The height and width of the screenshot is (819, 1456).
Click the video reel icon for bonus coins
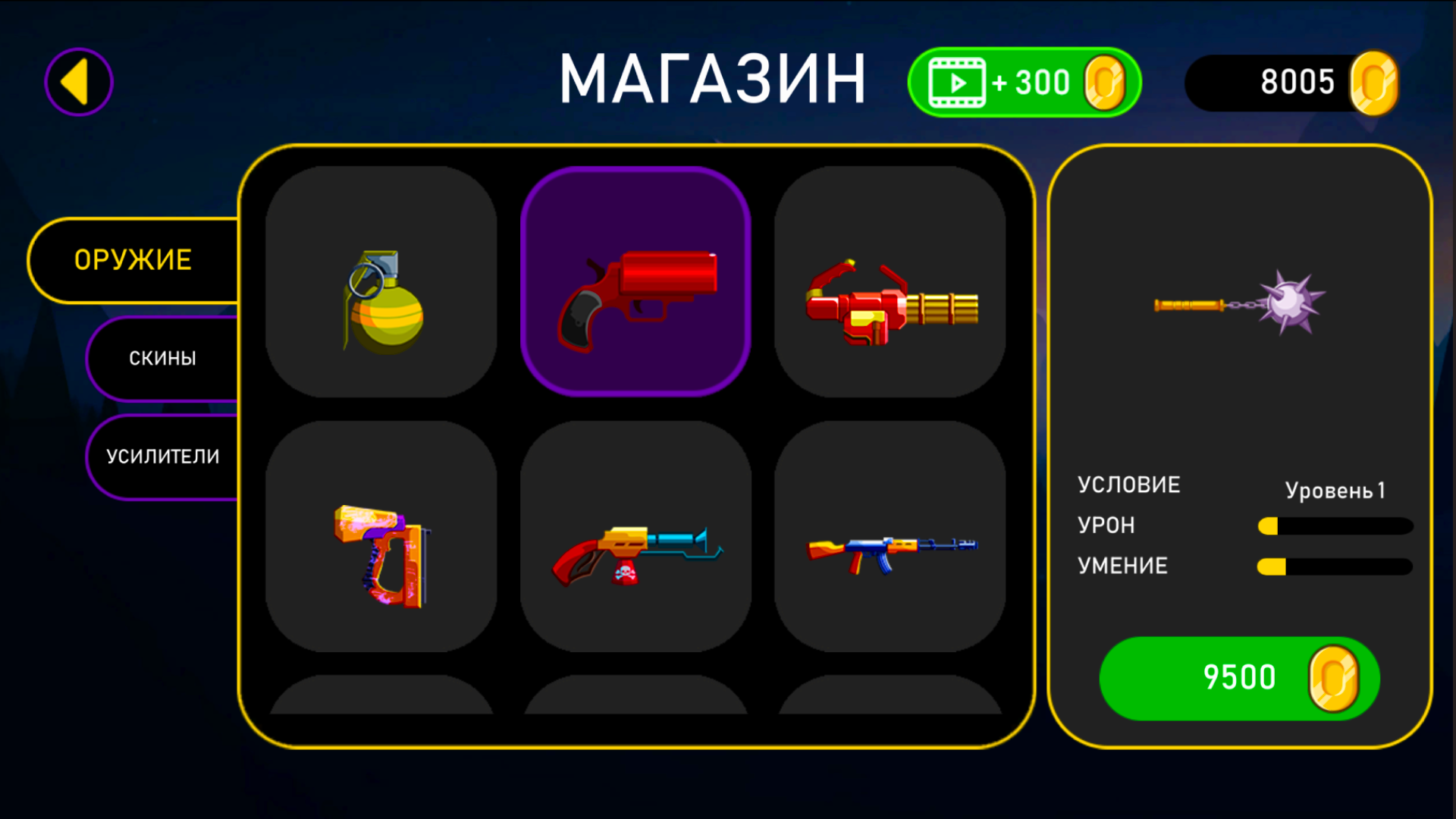tap(955, 81)
